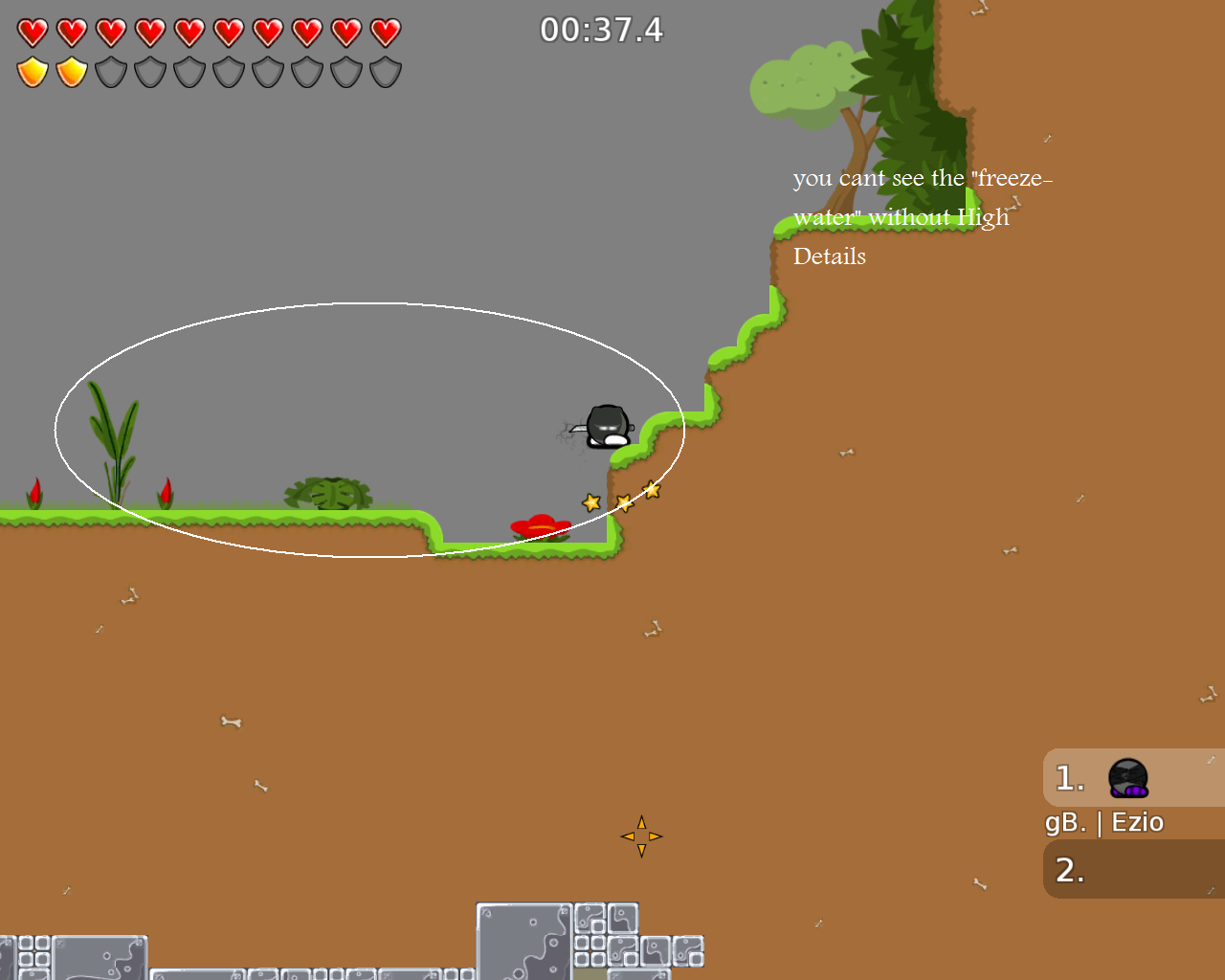Toggle the leftmost star of the trio
Screen dimensions: 1225x980
[x=591, y=500]
